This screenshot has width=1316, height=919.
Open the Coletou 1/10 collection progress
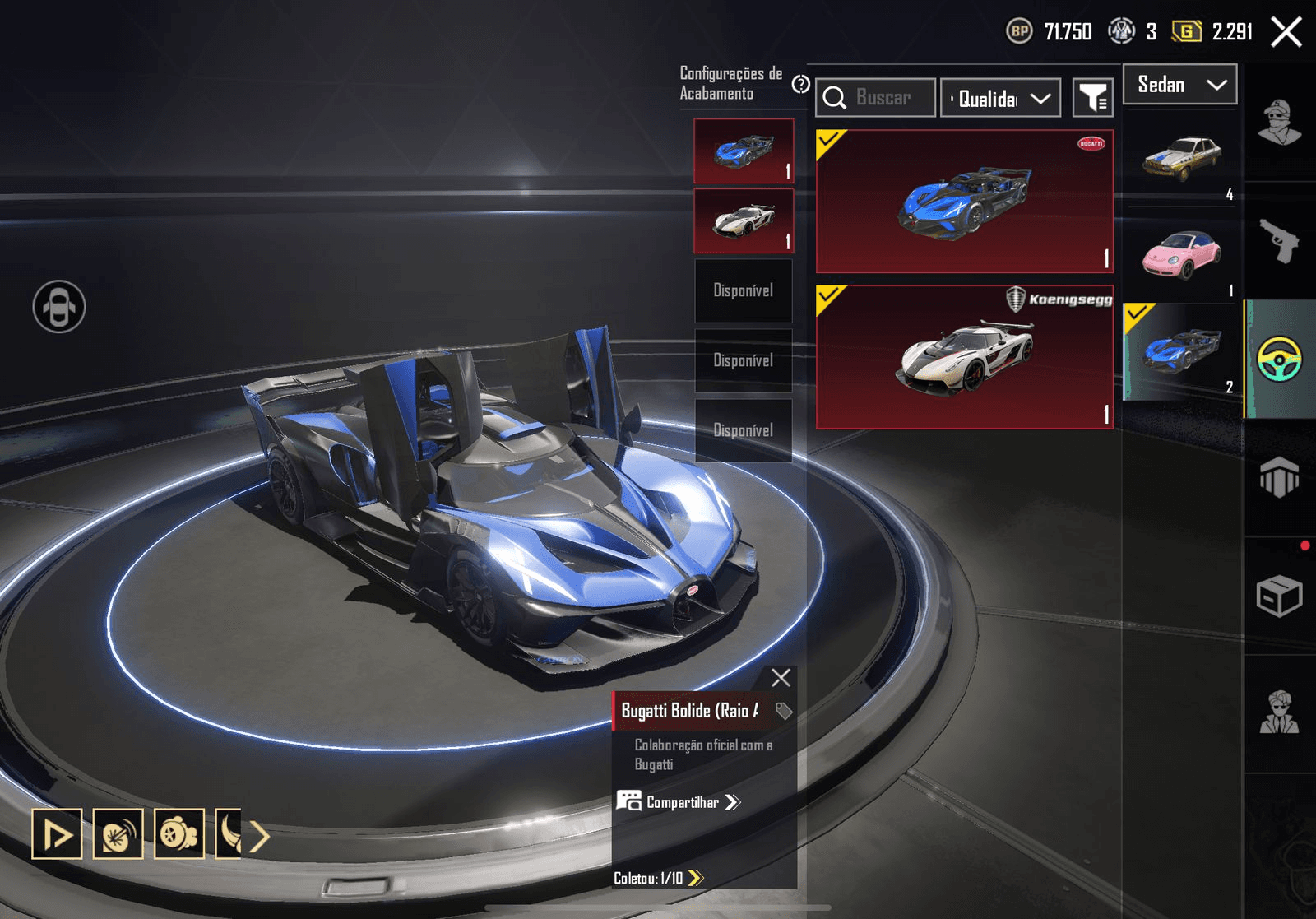[x=659, y=878]
